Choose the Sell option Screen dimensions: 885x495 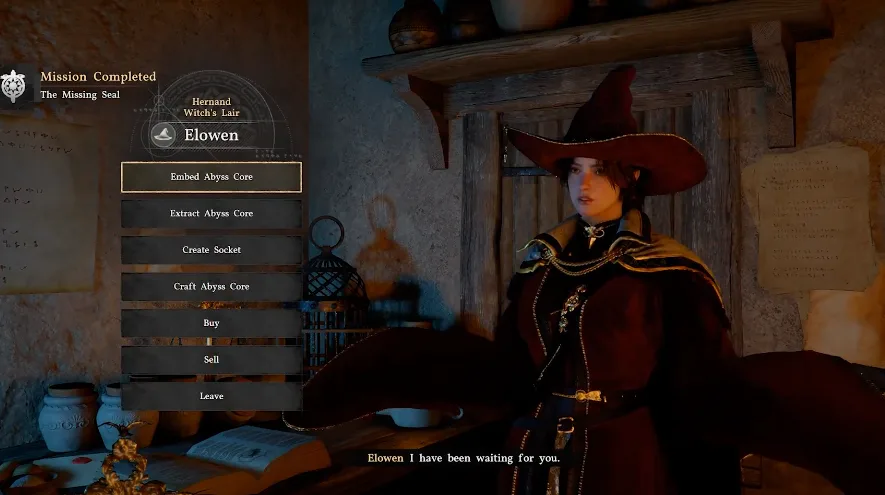pos(211,360)
